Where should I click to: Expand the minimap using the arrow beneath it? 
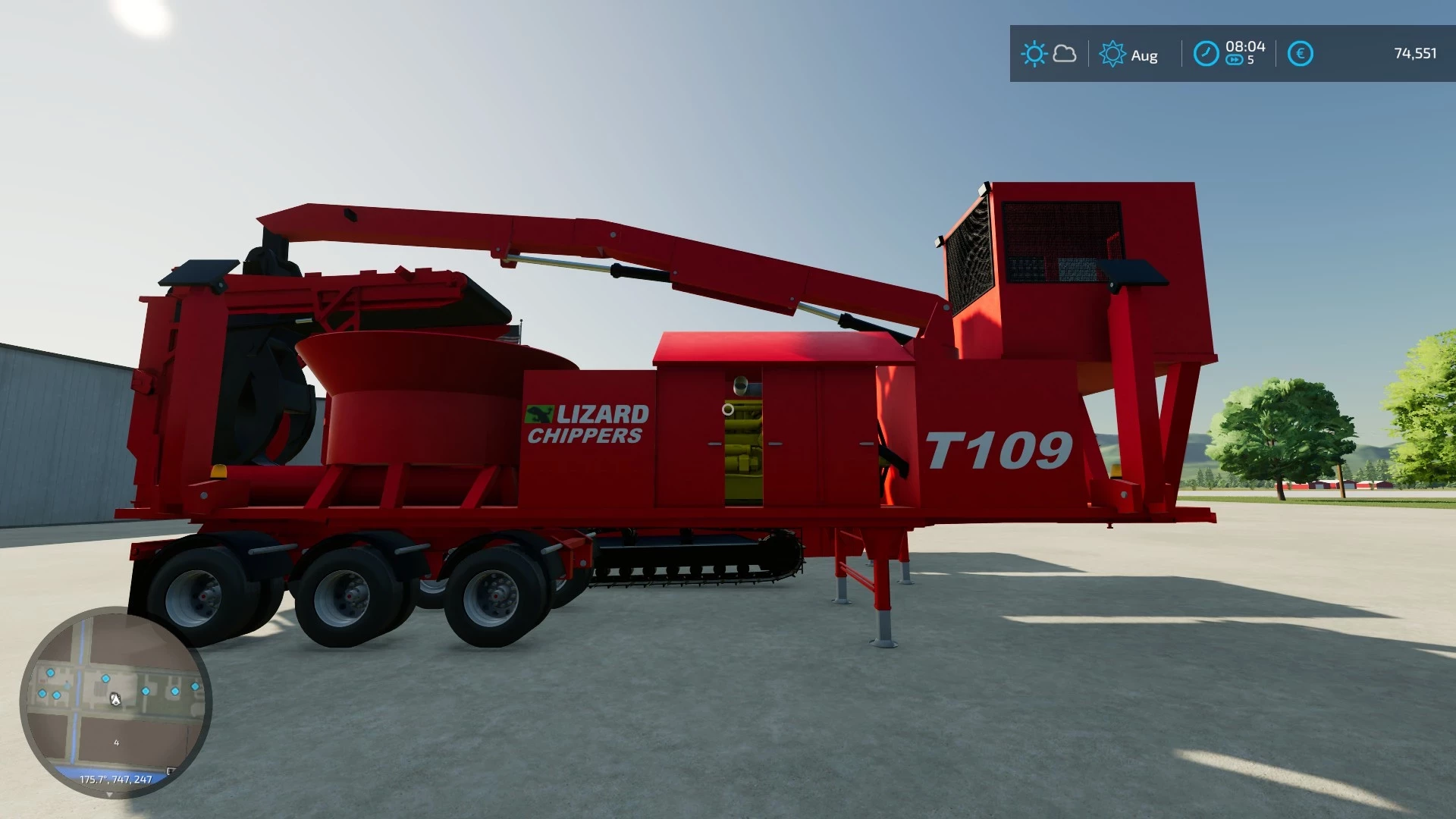click(x=109, y=793)
